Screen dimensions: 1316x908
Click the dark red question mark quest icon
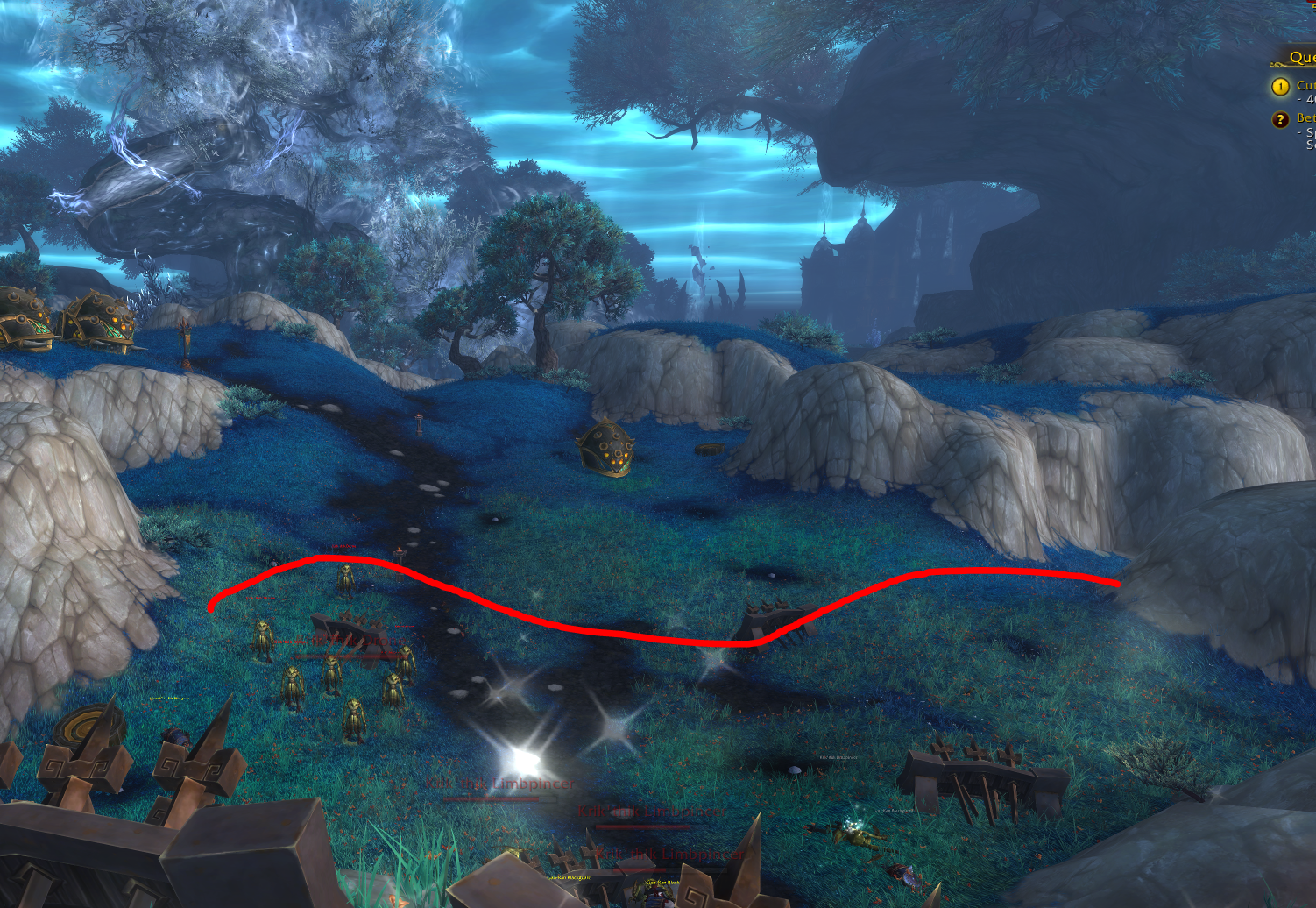(x=1280, y=119)
